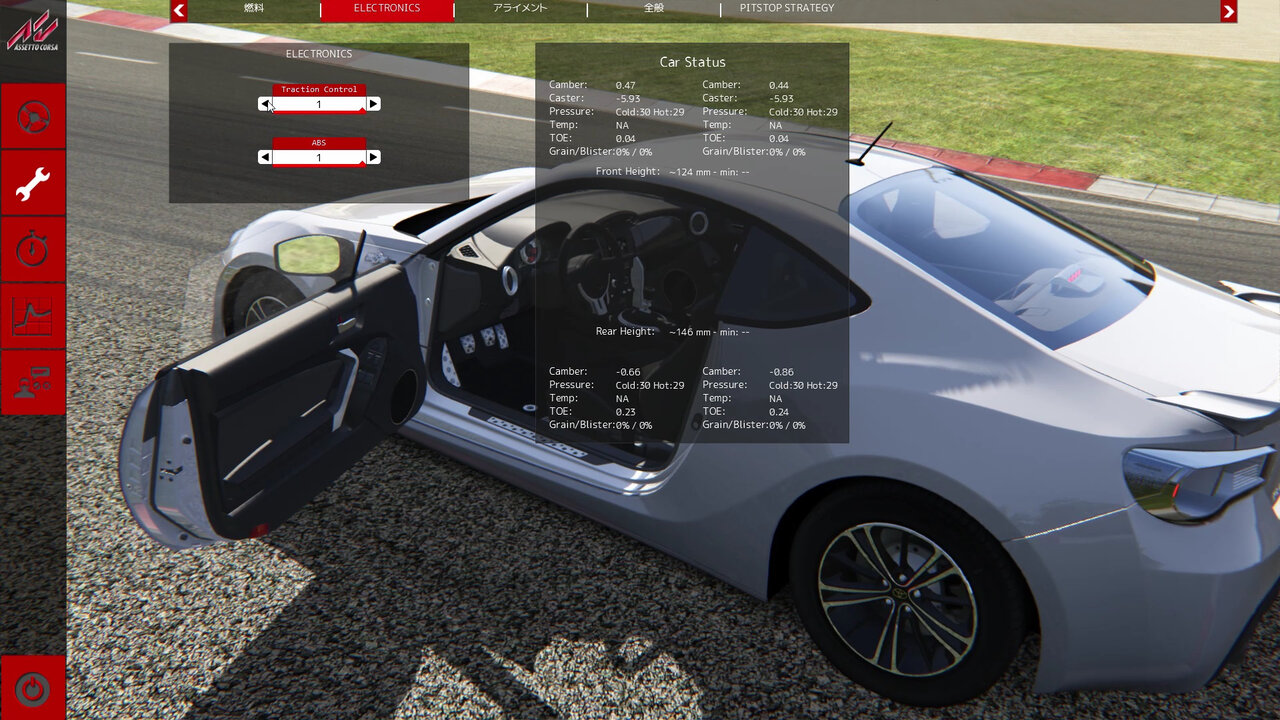
Task: Select the ELECTRONICS tab
Action: (385, 7)
